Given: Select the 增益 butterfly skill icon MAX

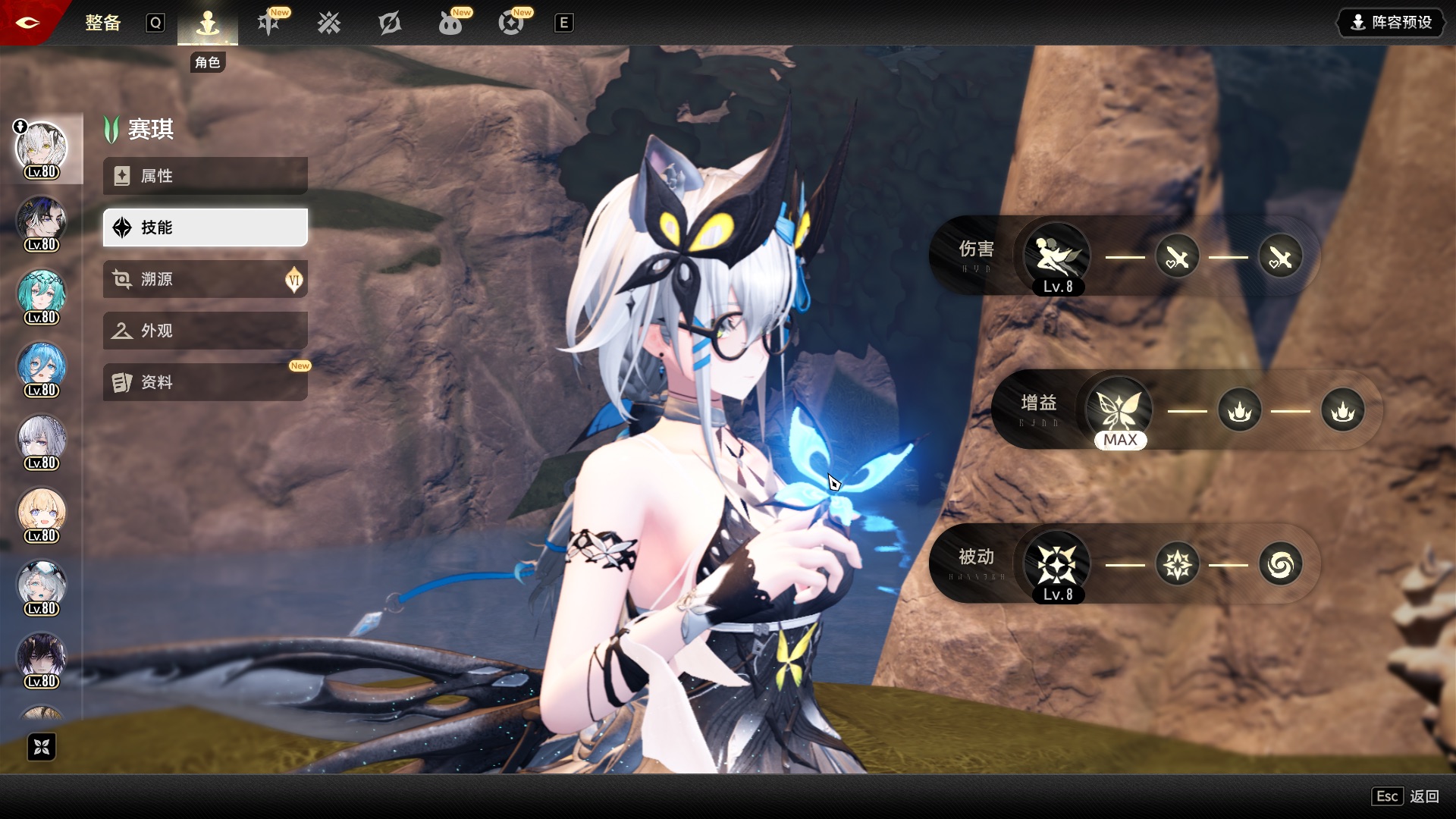Looking at the screenshot, I should point(1119,411).
